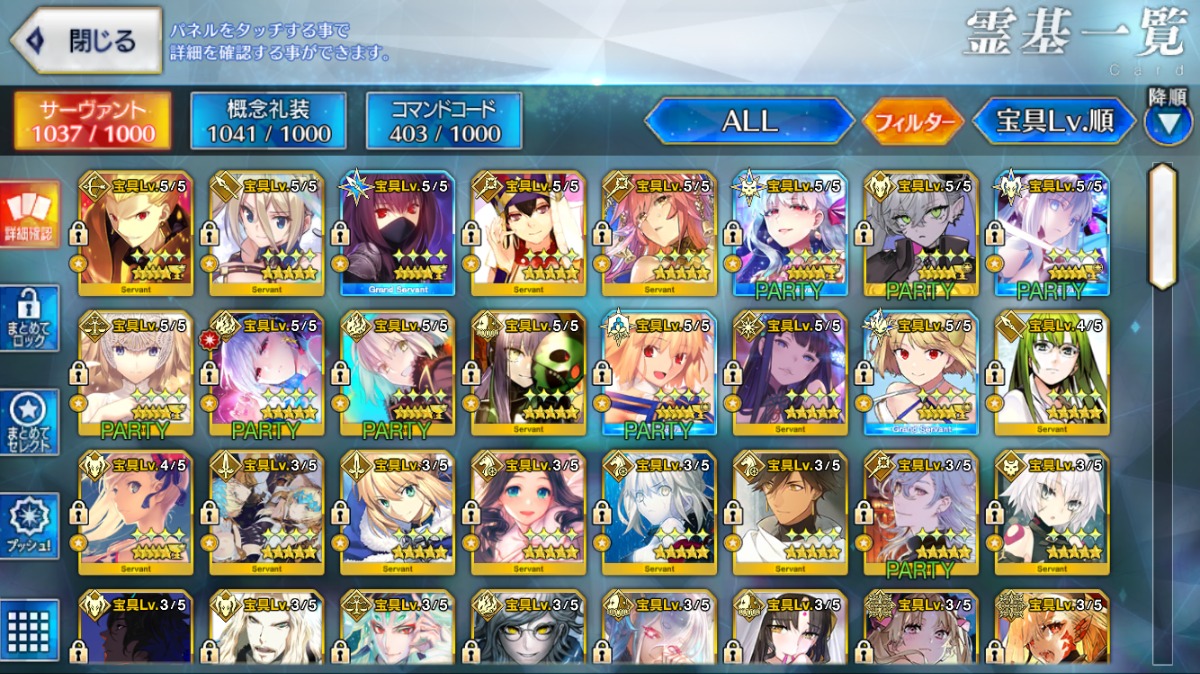Choose the blonde sword-wielding Saber card

[x=397, y=513]
